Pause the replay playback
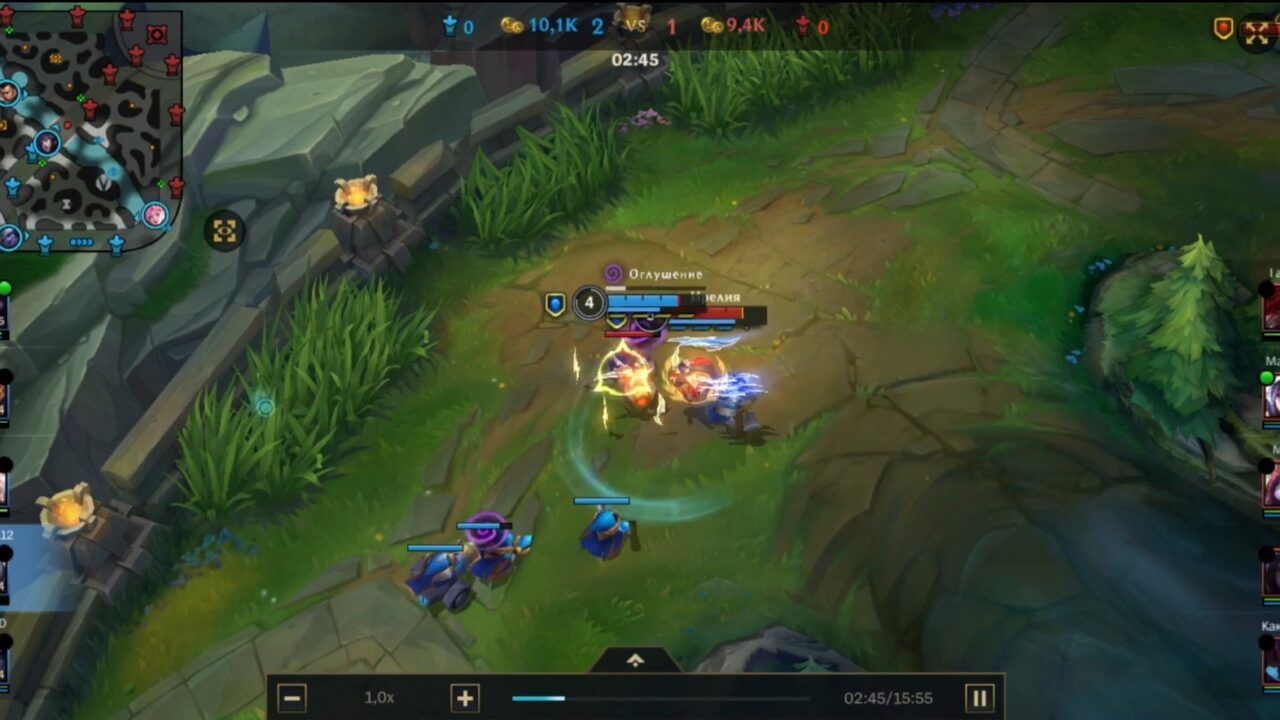This screenshot has height=720, width=1280. [x=980, y=699]
